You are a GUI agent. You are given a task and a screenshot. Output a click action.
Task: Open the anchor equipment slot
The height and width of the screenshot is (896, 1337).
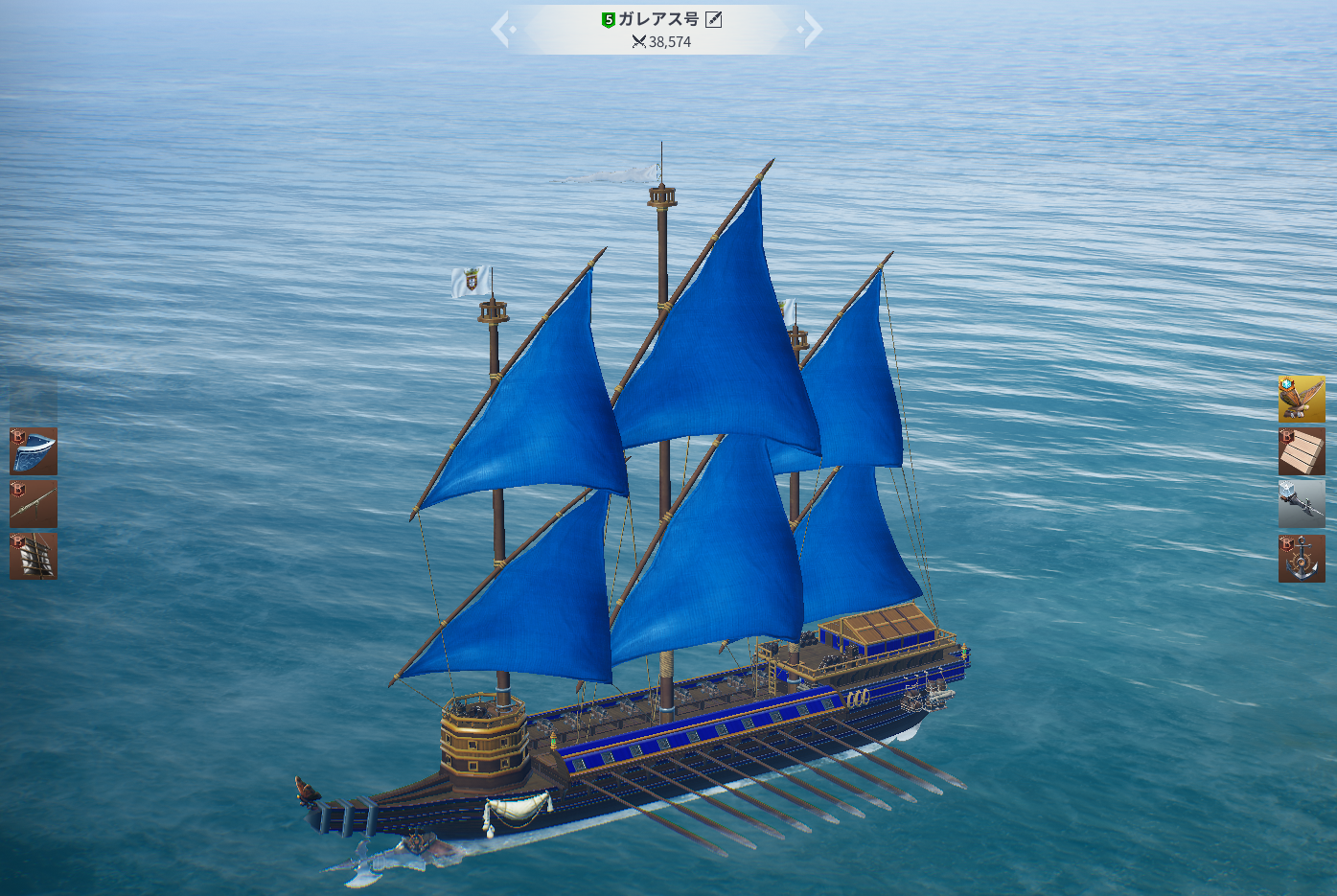coord(1302,558)
